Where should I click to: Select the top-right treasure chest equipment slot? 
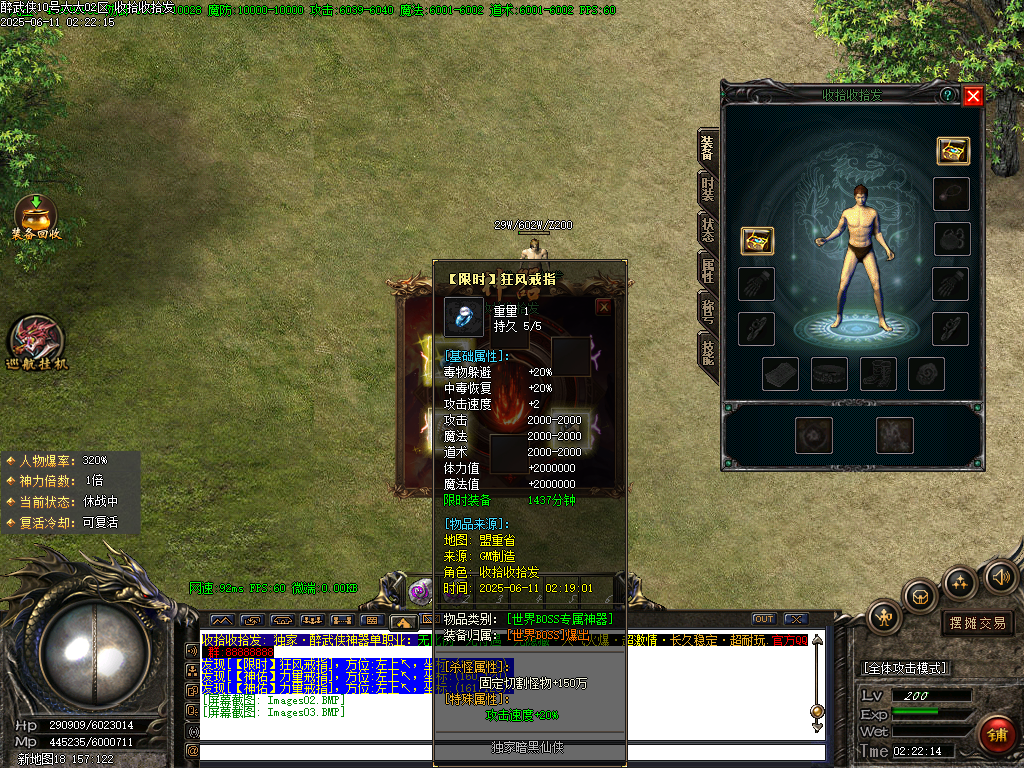[x=953, y=150]
